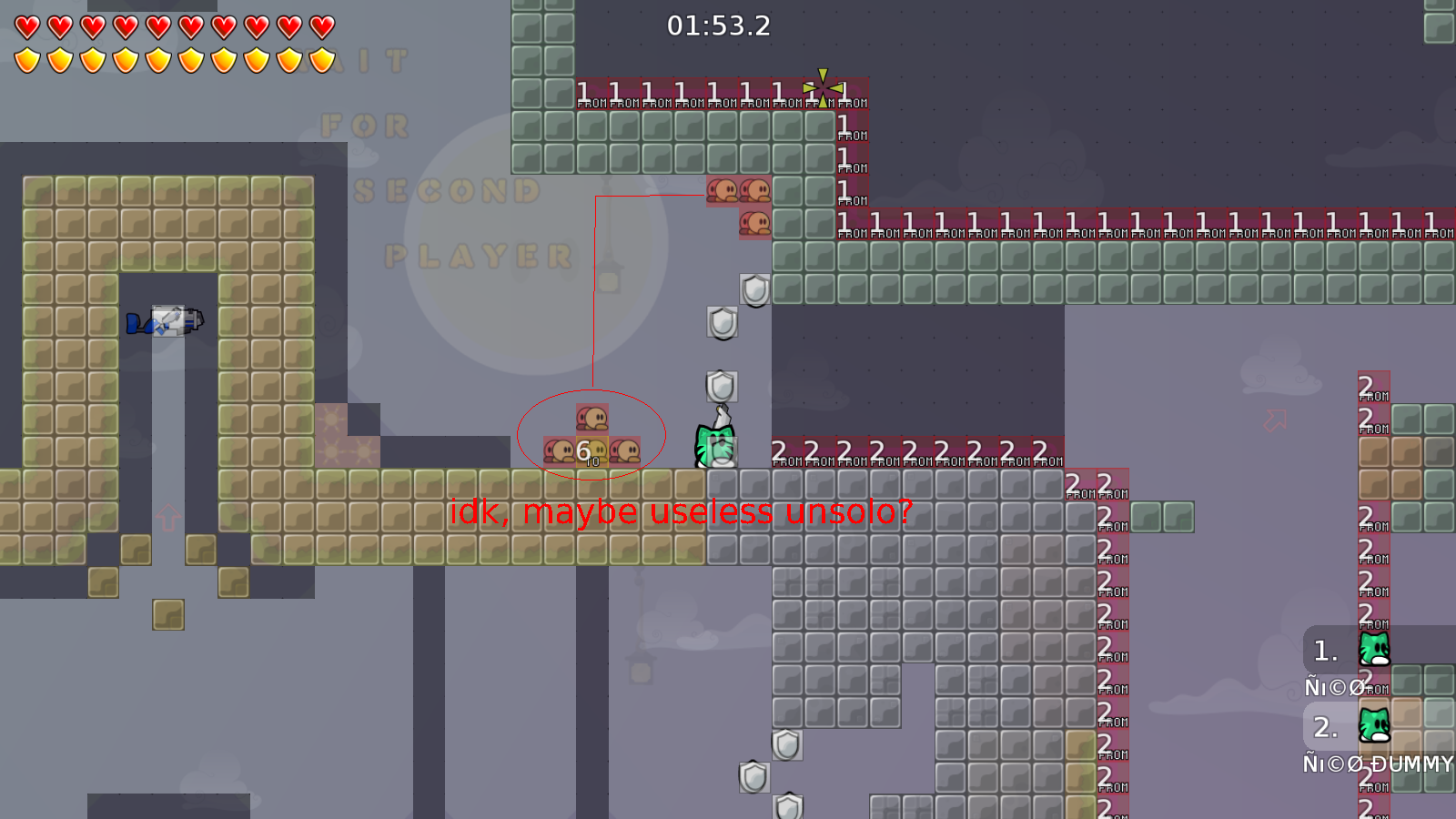
Task: Click the first red heart in the health bar
Action: tap(26, 25)
